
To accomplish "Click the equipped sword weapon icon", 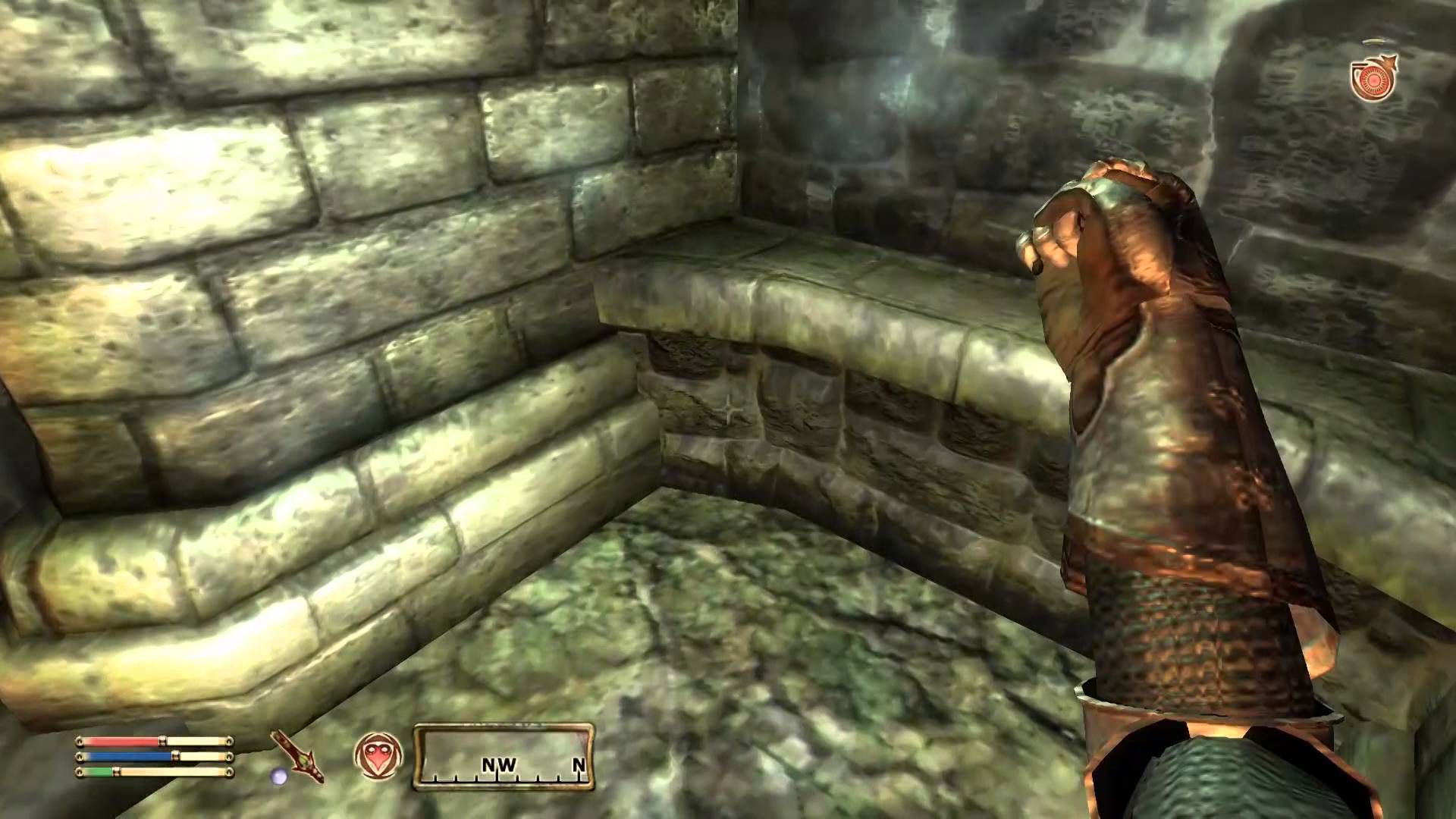I will point(299,755).
